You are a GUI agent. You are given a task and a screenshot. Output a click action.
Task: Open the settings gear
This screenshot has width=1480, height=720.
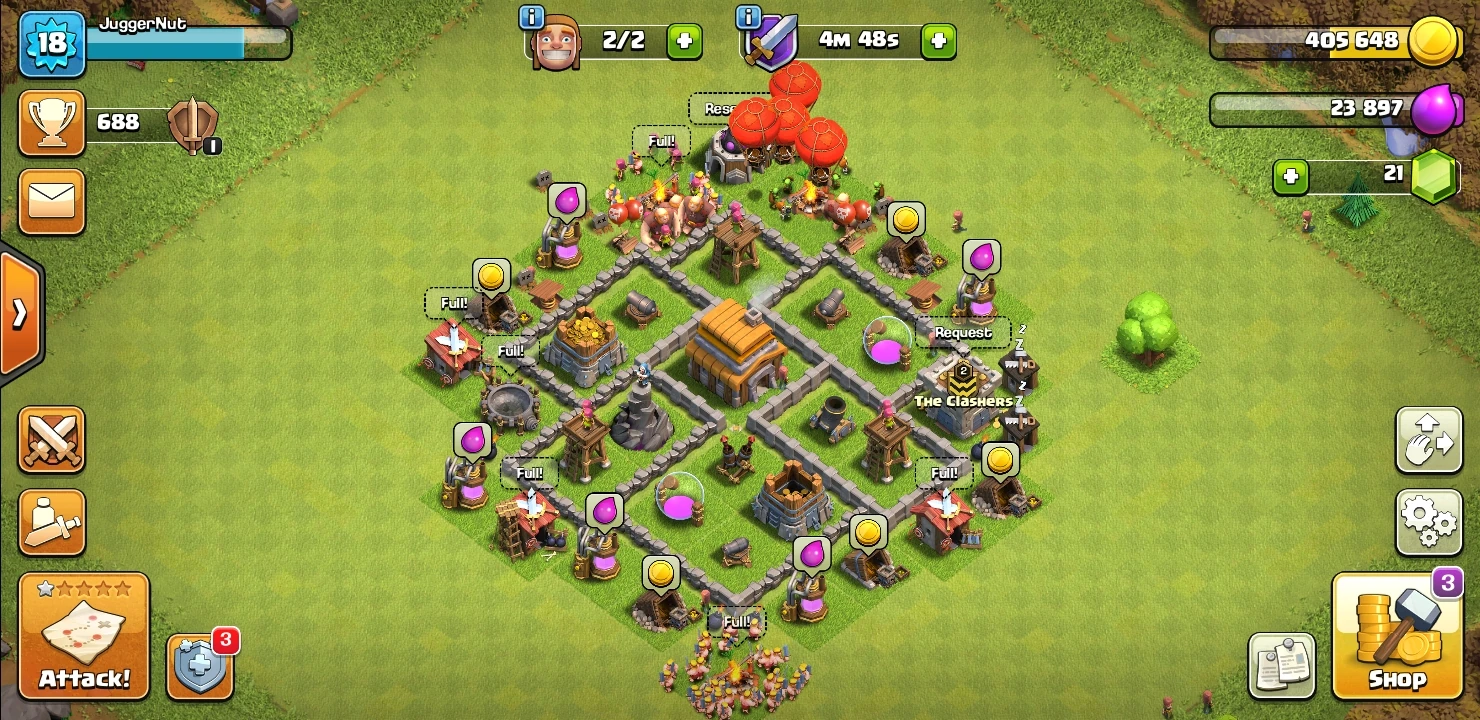(1428, 521)
